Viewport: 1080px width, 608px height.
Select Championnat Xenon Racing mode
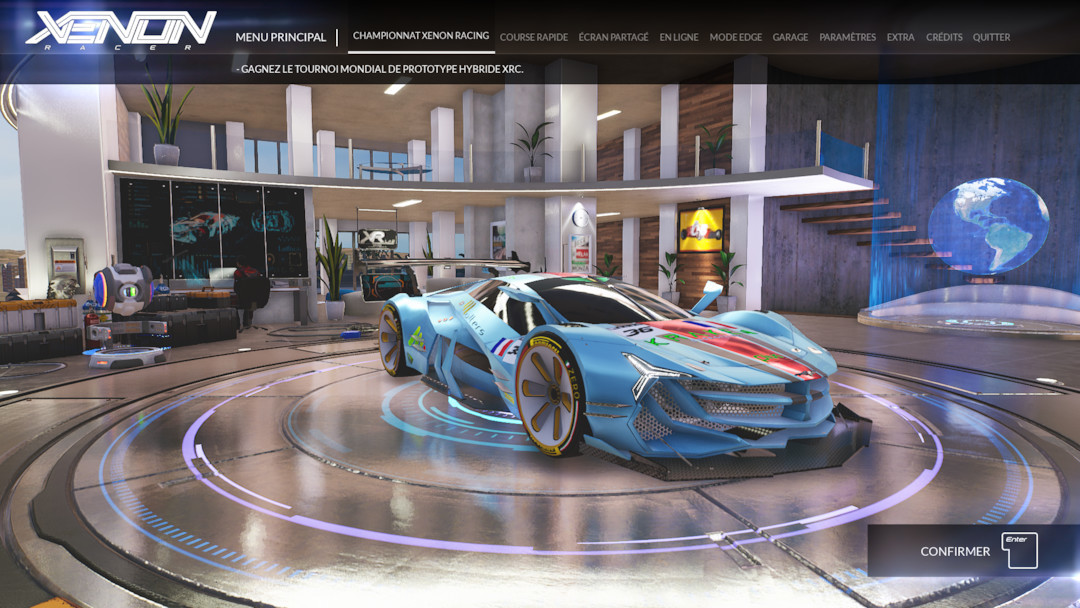tap(421, 36)
